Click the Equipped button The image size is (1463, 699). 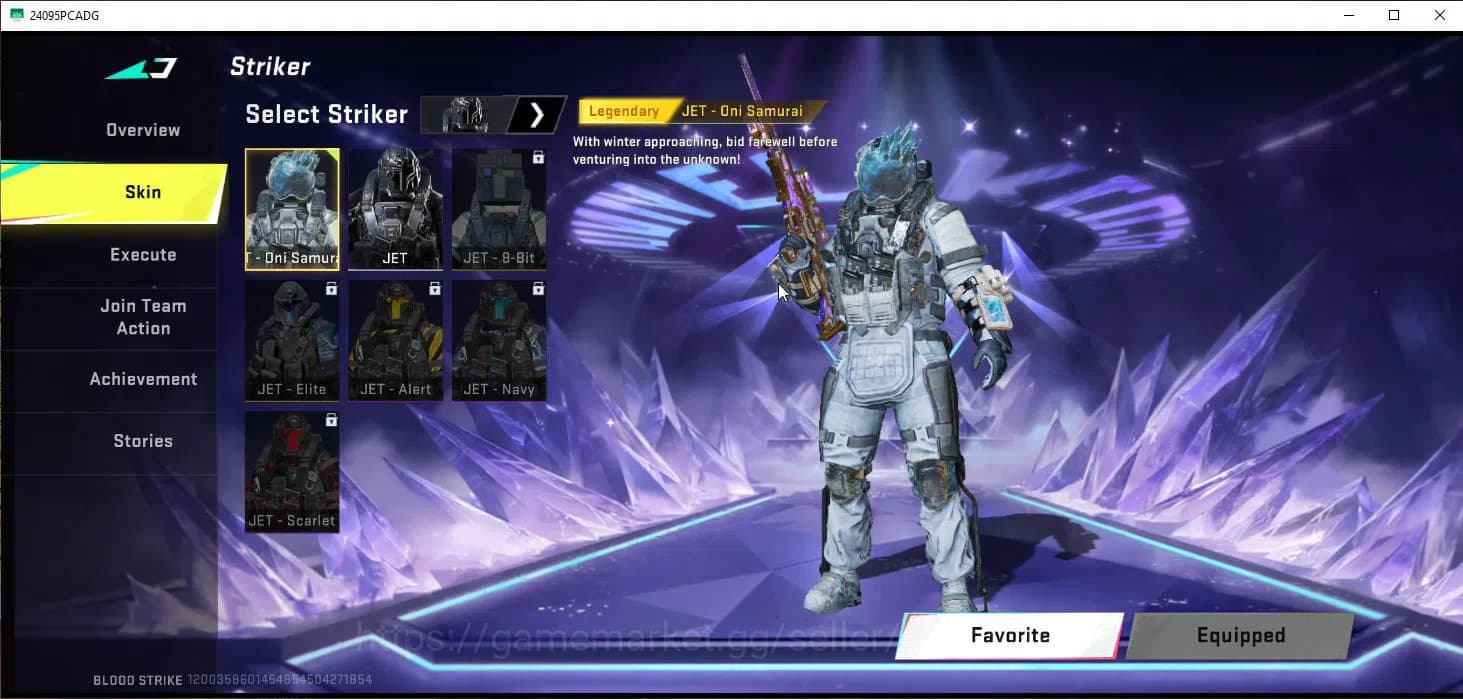pyautogui.click(x=1240, y=635)
